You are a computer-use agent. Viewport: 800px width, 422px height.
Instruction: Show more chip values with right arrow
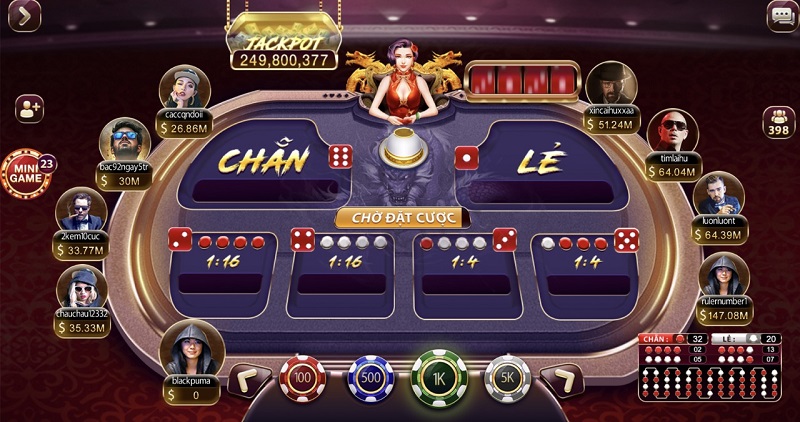[x=562, y=379]
